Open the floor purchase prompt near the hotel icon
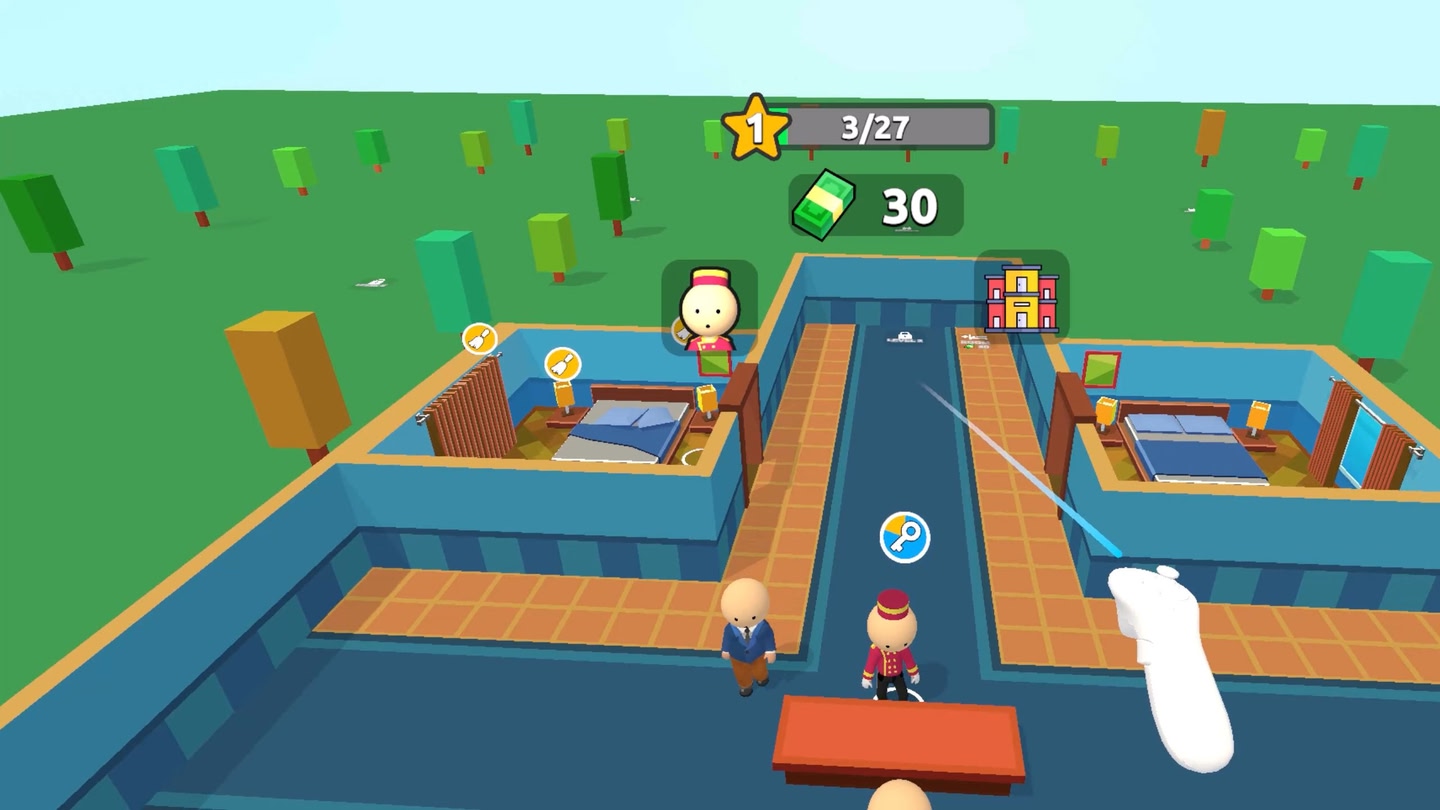Screen dimensions: 1440x810 (975, 340)
